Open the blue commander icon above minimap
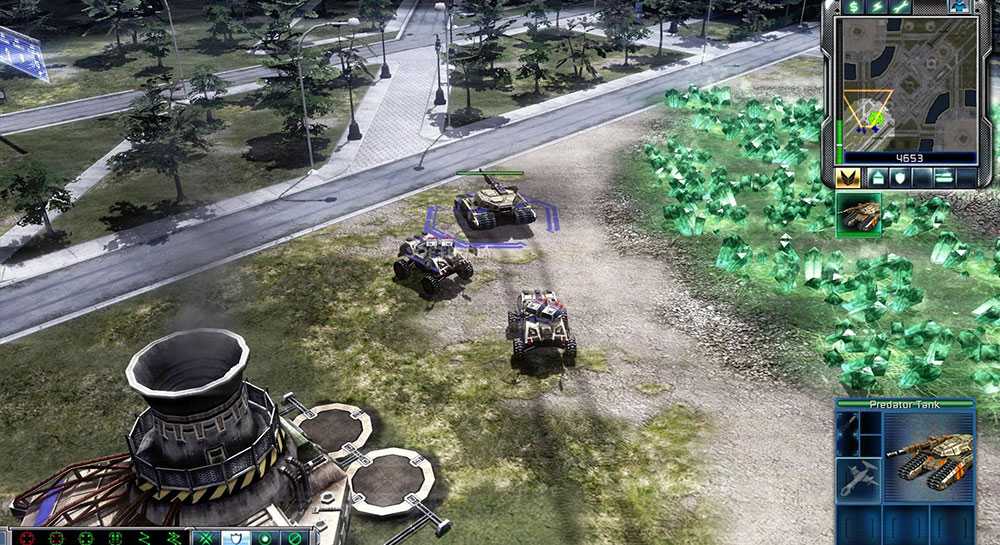 pos(960,6)
